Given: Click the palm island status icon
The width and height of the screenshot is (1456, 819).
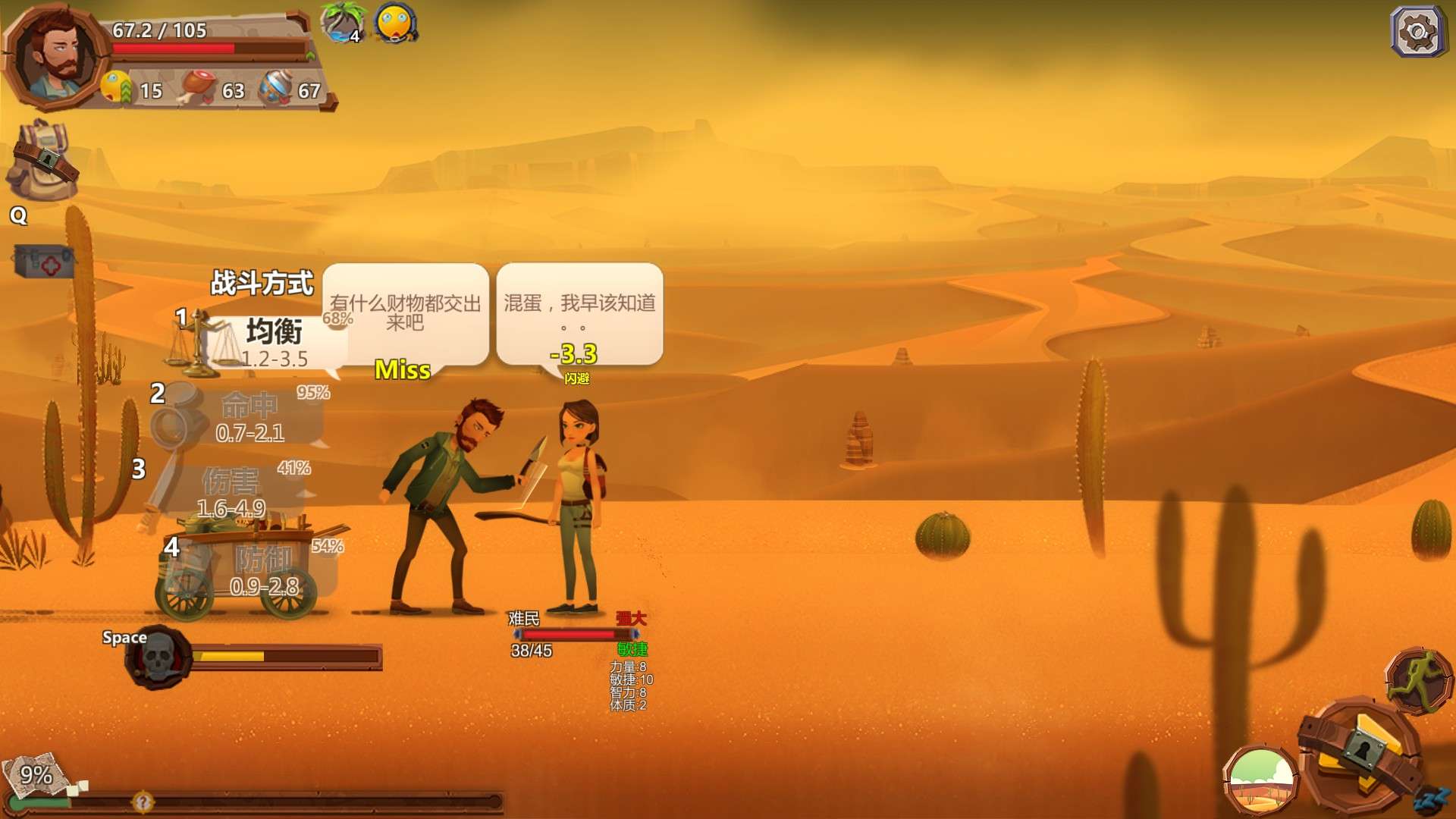Looking at the screenshot, I should (343, 21).
